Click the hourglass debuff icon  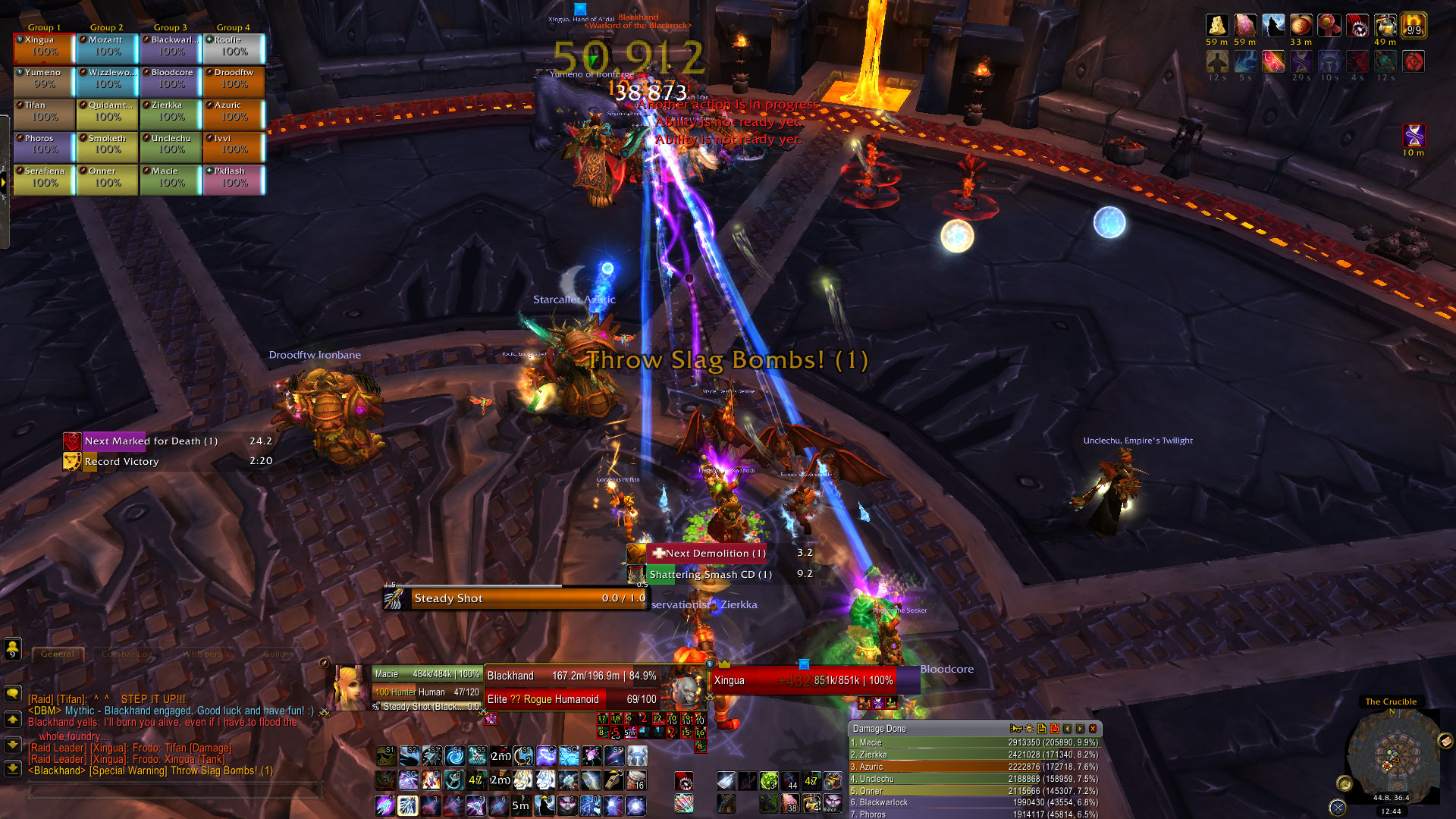(x=1414, y=135)
